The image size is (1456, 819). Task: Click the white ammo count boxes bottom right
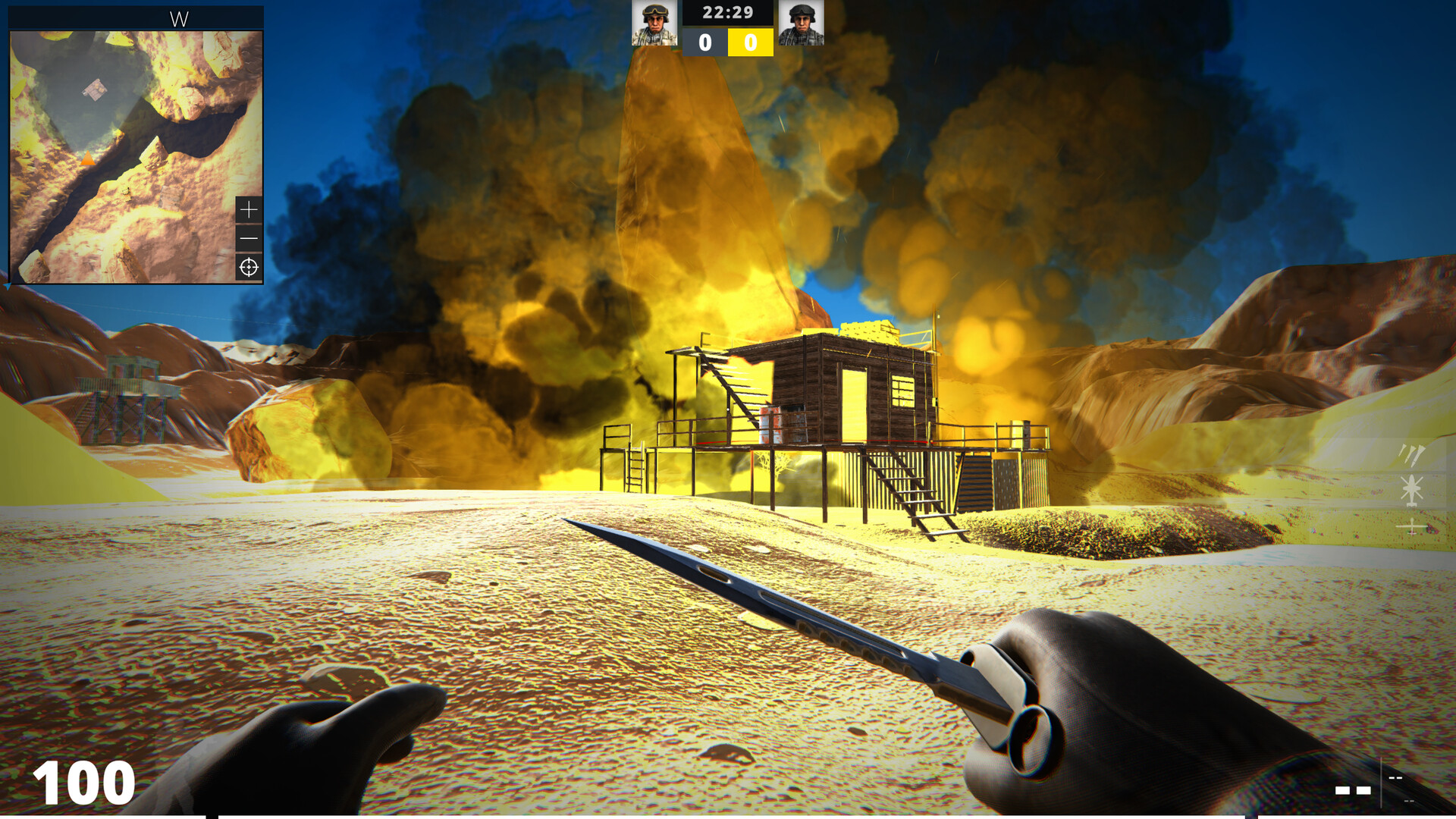tap(1354, 790)
